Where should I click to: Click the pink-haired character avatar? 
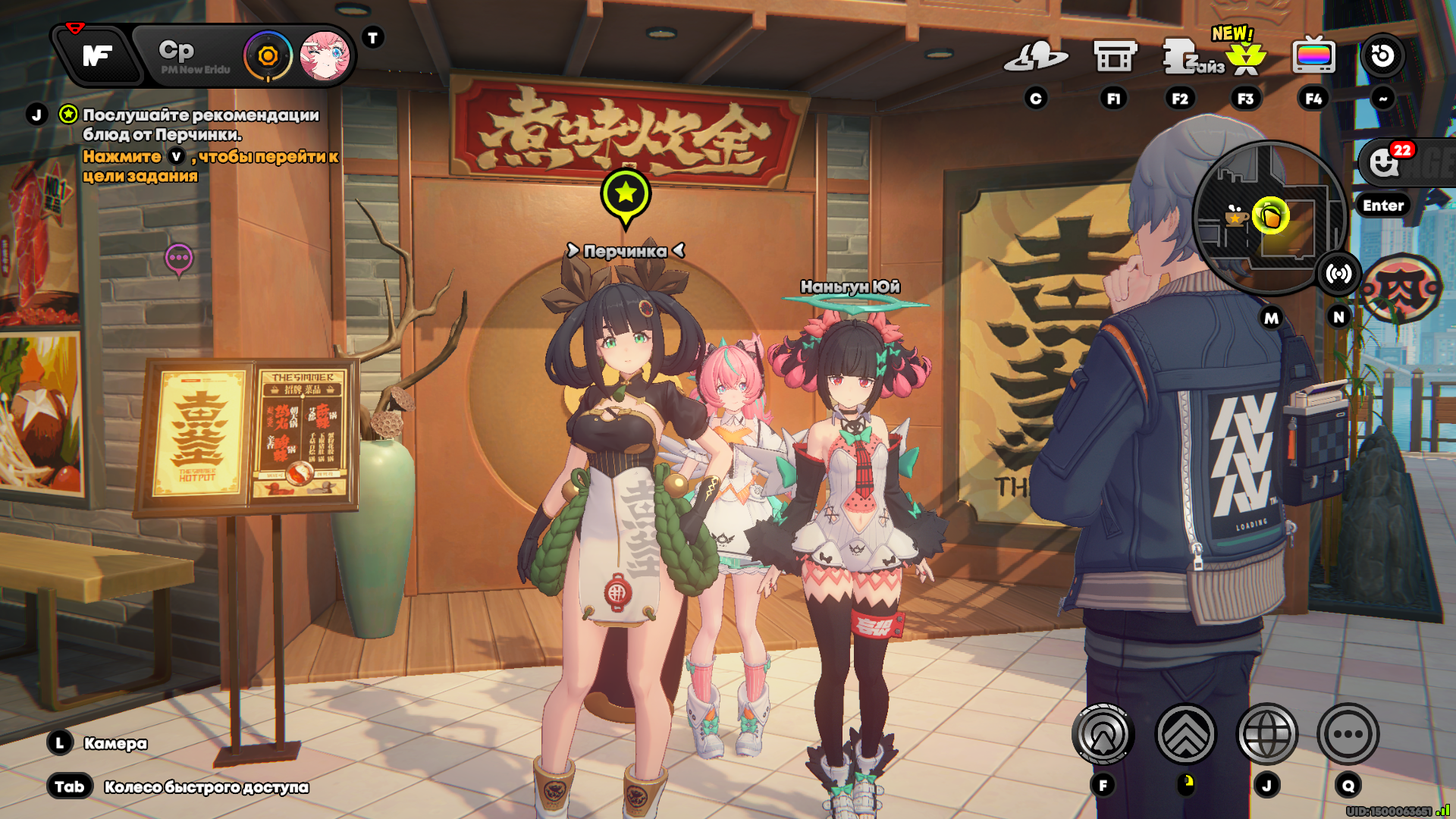point(325,56)
